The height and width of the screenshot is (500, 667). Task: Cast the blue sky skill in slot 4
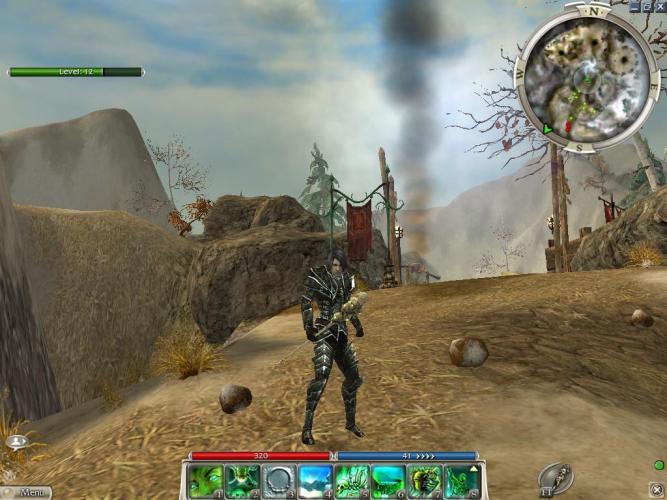click(315, 481)
